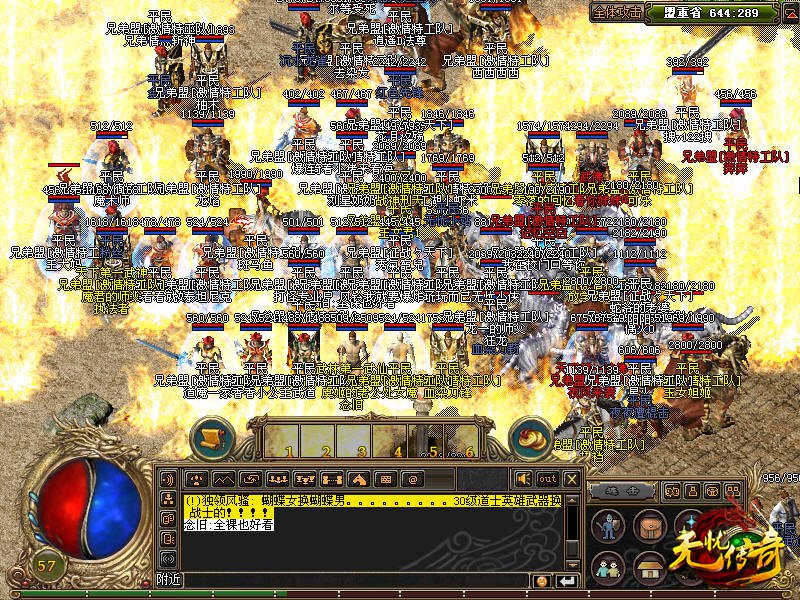Click the mountain-shaped icon in chat toolbar
Screen dimensions: 800x600
click(x=224, y=478)
